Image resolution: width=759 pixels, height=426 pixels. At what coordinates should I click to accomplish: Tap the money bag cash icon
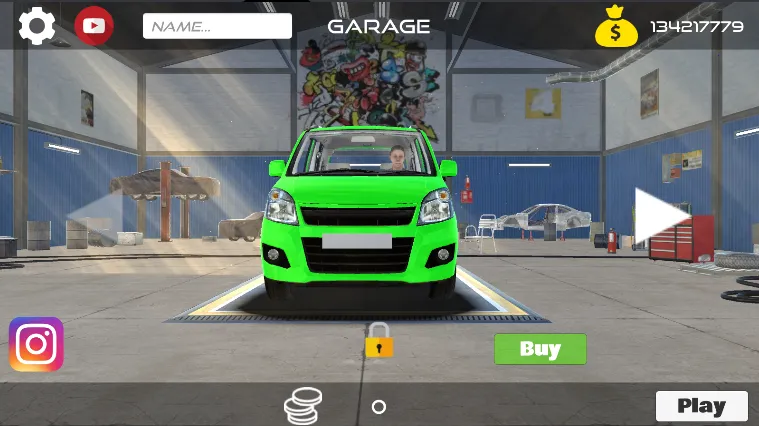click(x=616, y=27)
